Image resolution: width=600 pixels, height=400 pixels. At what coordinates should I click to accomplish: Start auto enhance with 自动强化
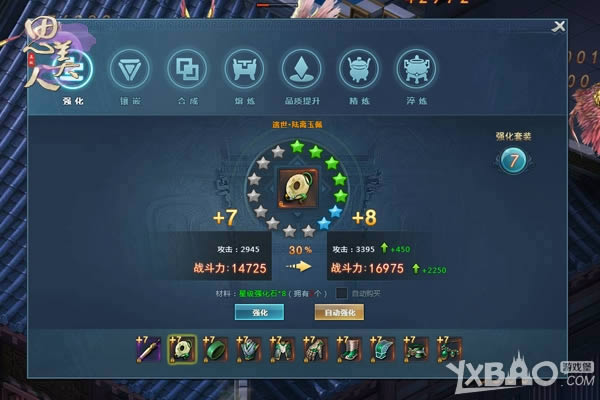click(x=339, y=313)
